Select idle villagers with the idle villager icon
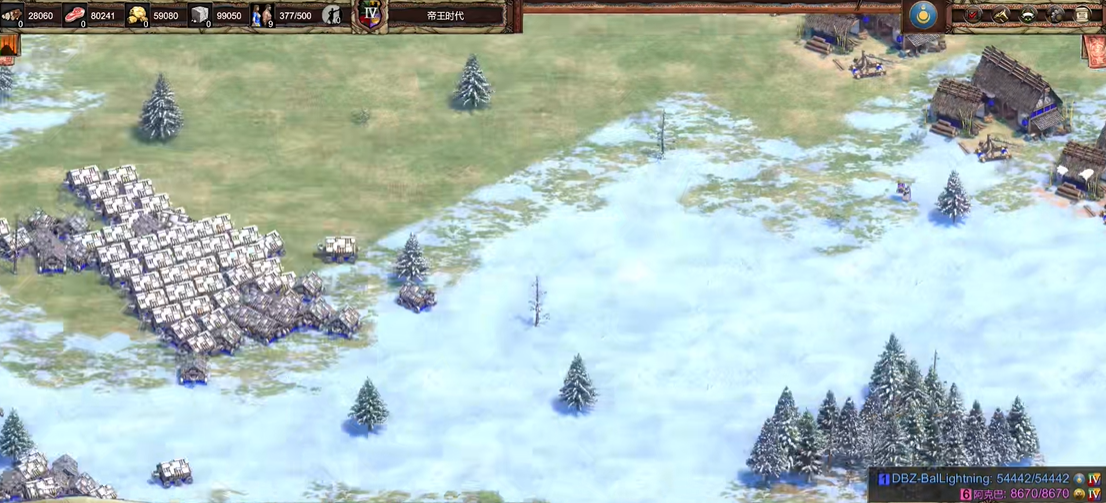This screenshot has height=503, width=1106. 332,15
